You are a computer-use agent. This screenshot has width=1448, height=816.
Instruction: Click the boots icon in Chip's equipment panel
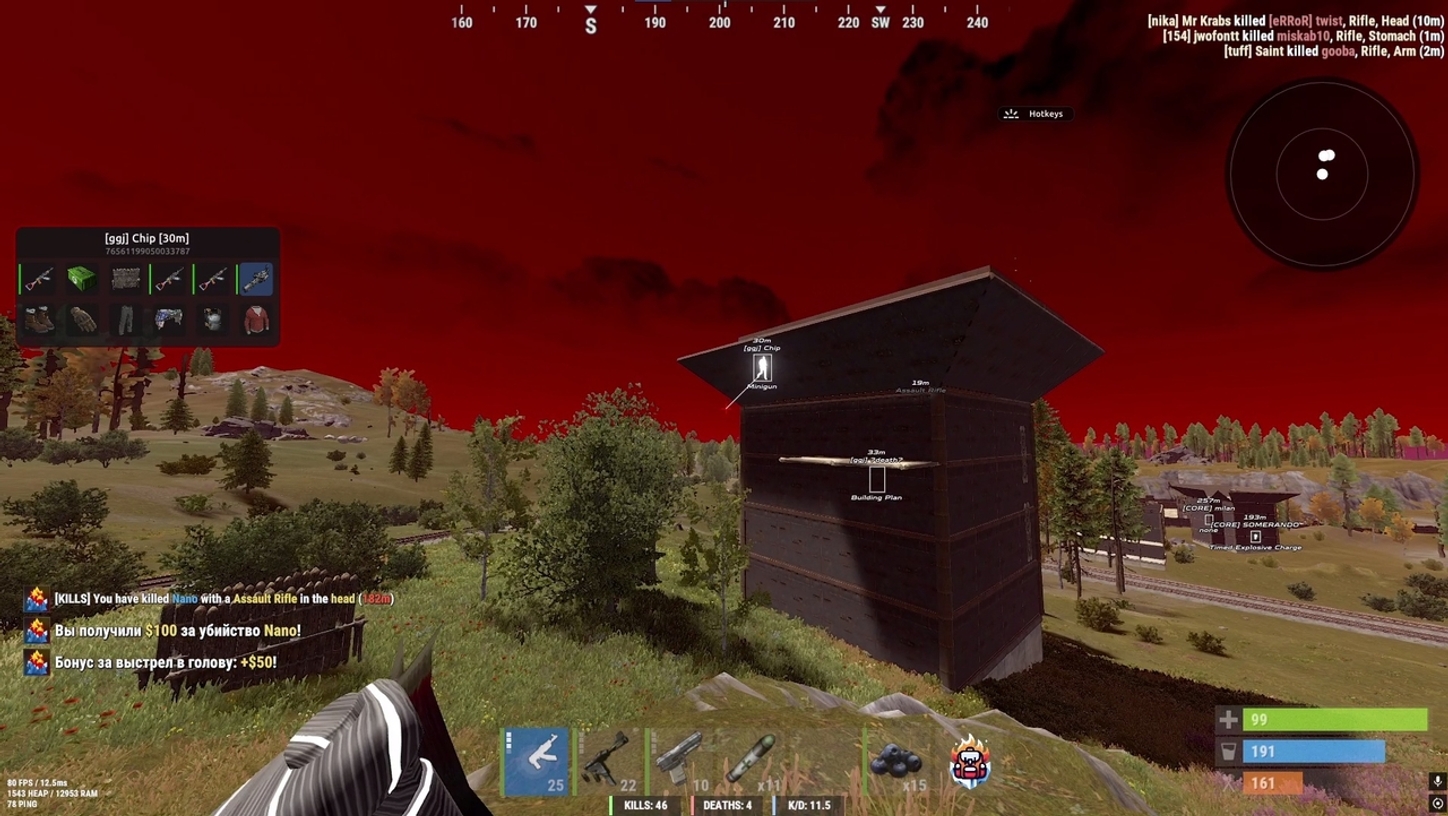(x=40, y=318)
